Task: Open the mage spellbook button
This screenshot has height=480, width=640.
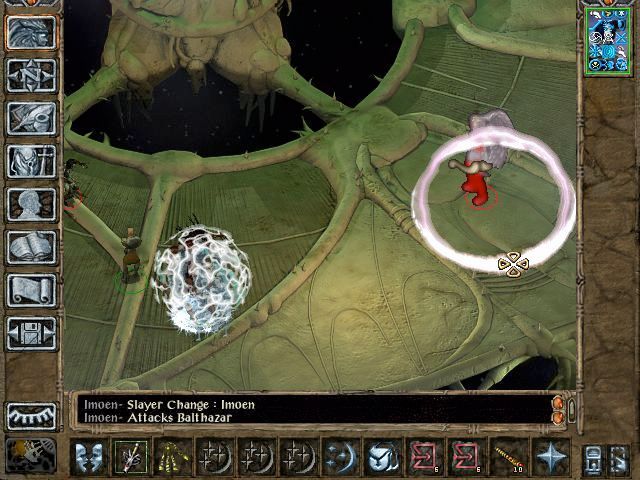Action: [x=31, y=247]
